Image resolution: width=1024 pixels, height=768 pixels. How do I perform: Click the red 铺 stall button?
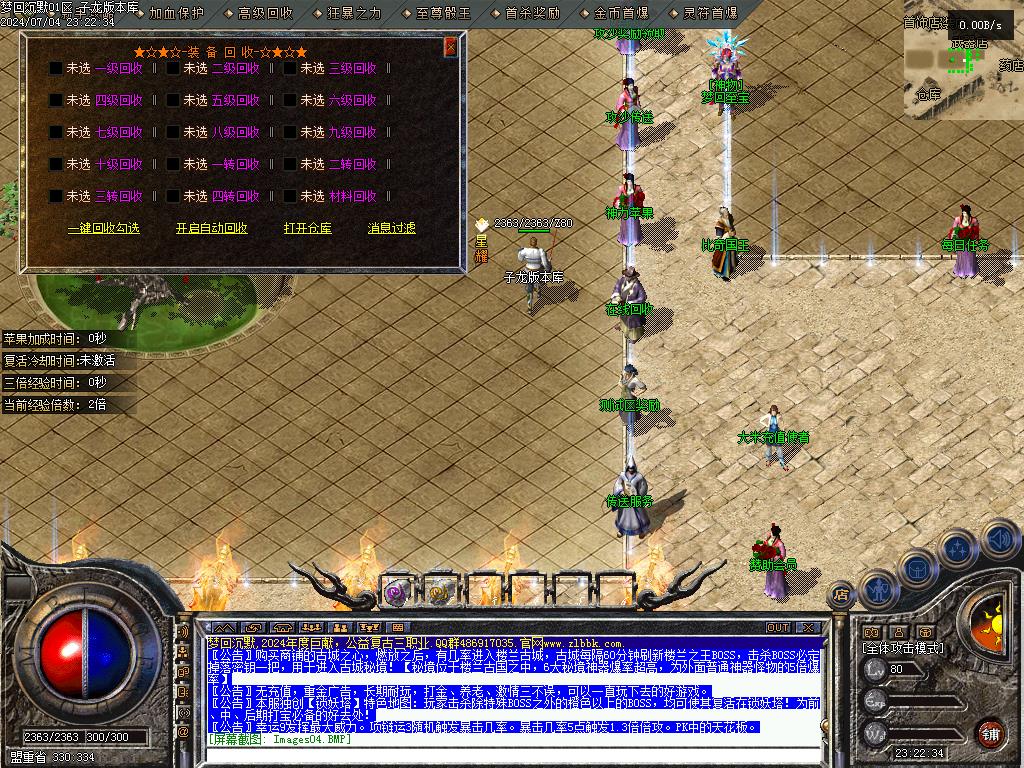990,732
